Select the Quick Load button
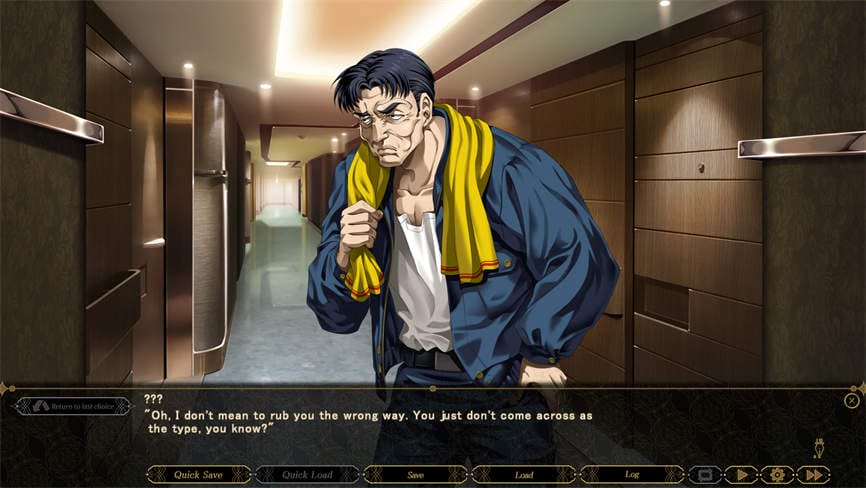The image size is (866, 488). [x=307, y=475]
